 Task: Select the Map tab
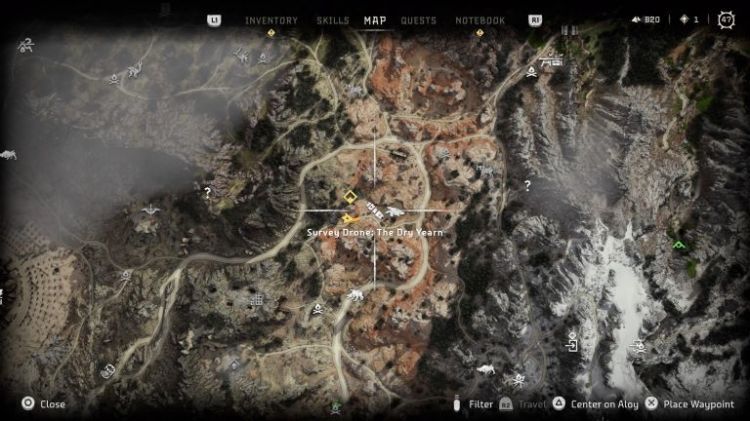point(375,20)
